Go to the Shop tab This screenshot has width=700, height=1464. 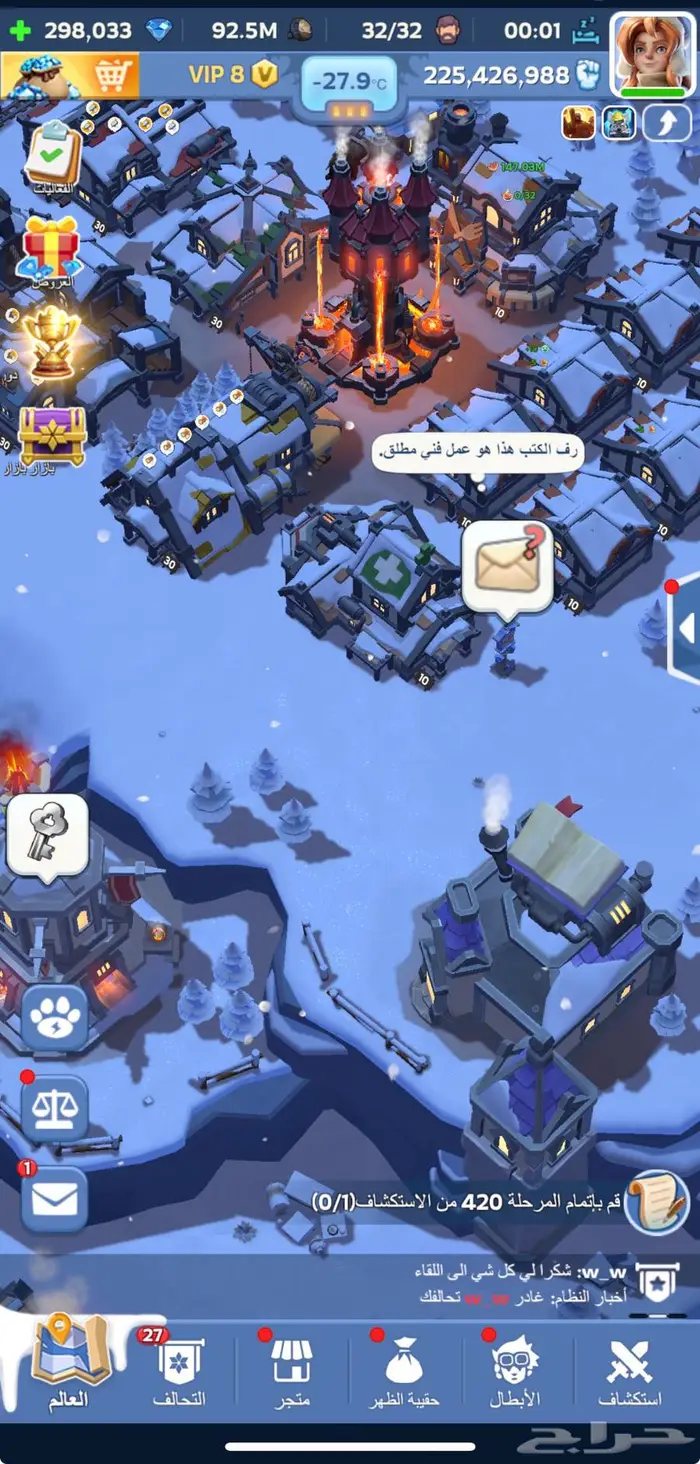click(292, 1372)
